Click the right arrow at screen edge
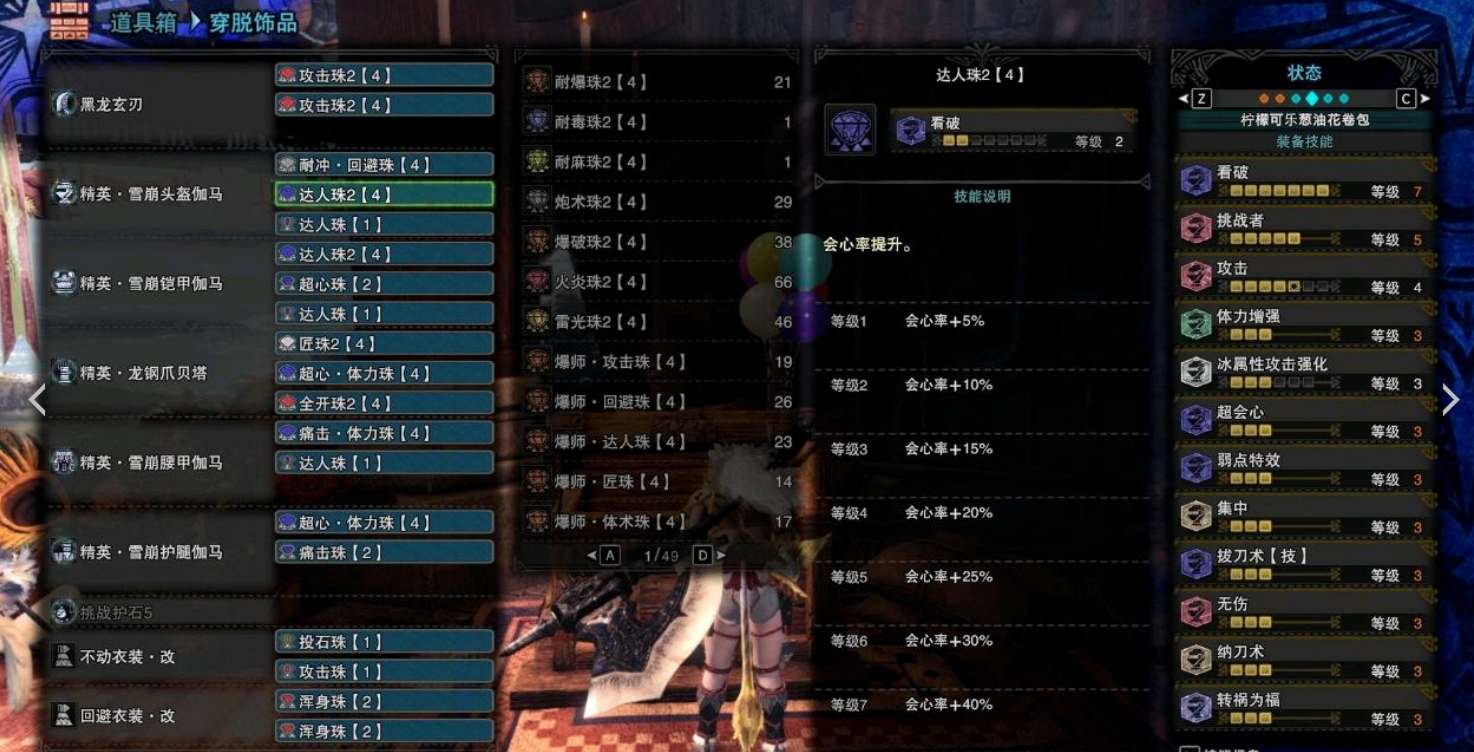1474x752 pixels. click(x=1450, y=400)
